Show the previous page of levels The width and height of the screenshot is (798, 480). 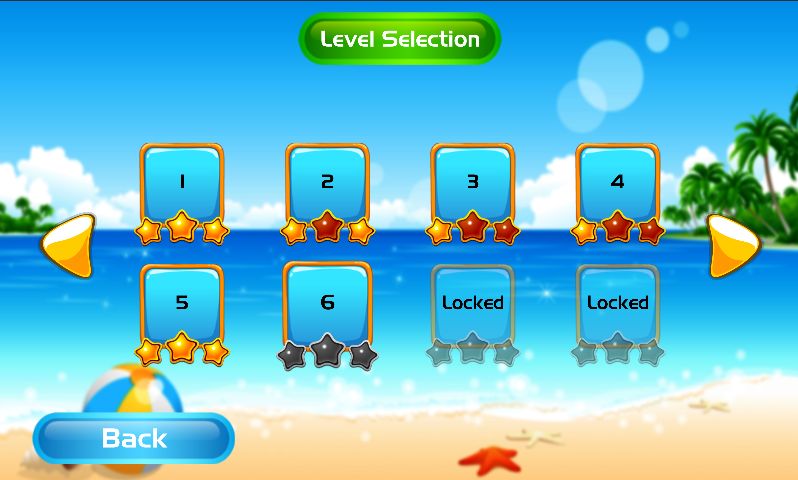pos(68,245)
